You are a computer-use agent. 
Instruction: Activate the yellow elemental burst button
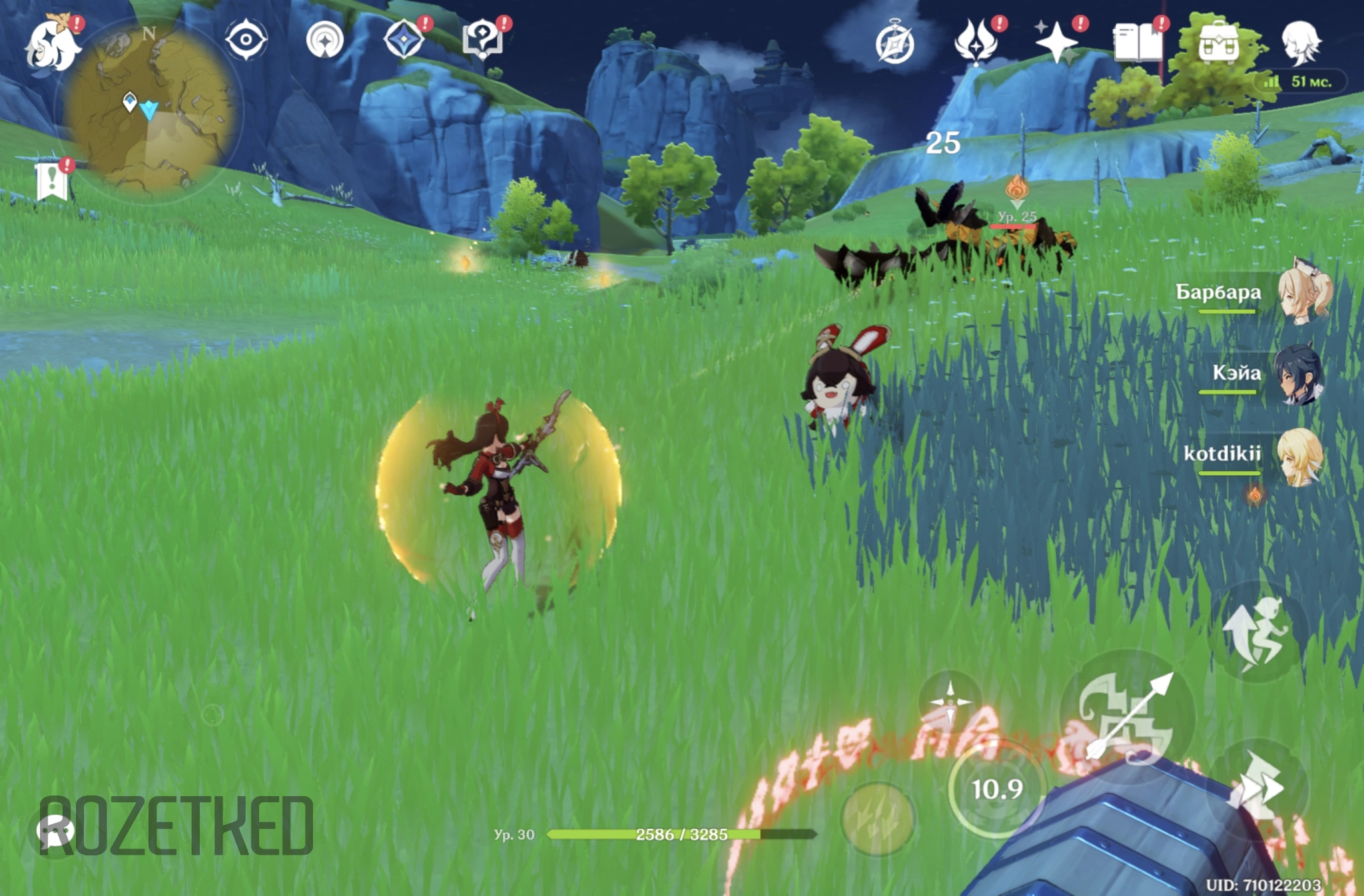pyautogui.click(x=878, y=819)
